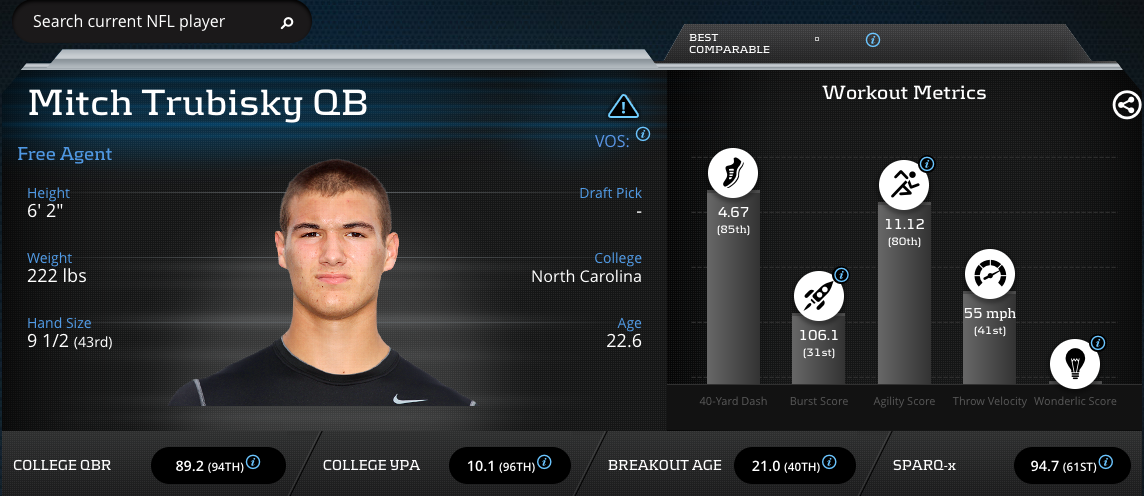Viewport: 1144px width, 496px height.
Task: Select the Throw Velocity speedometer icon
Action: [x=989, y=273]
